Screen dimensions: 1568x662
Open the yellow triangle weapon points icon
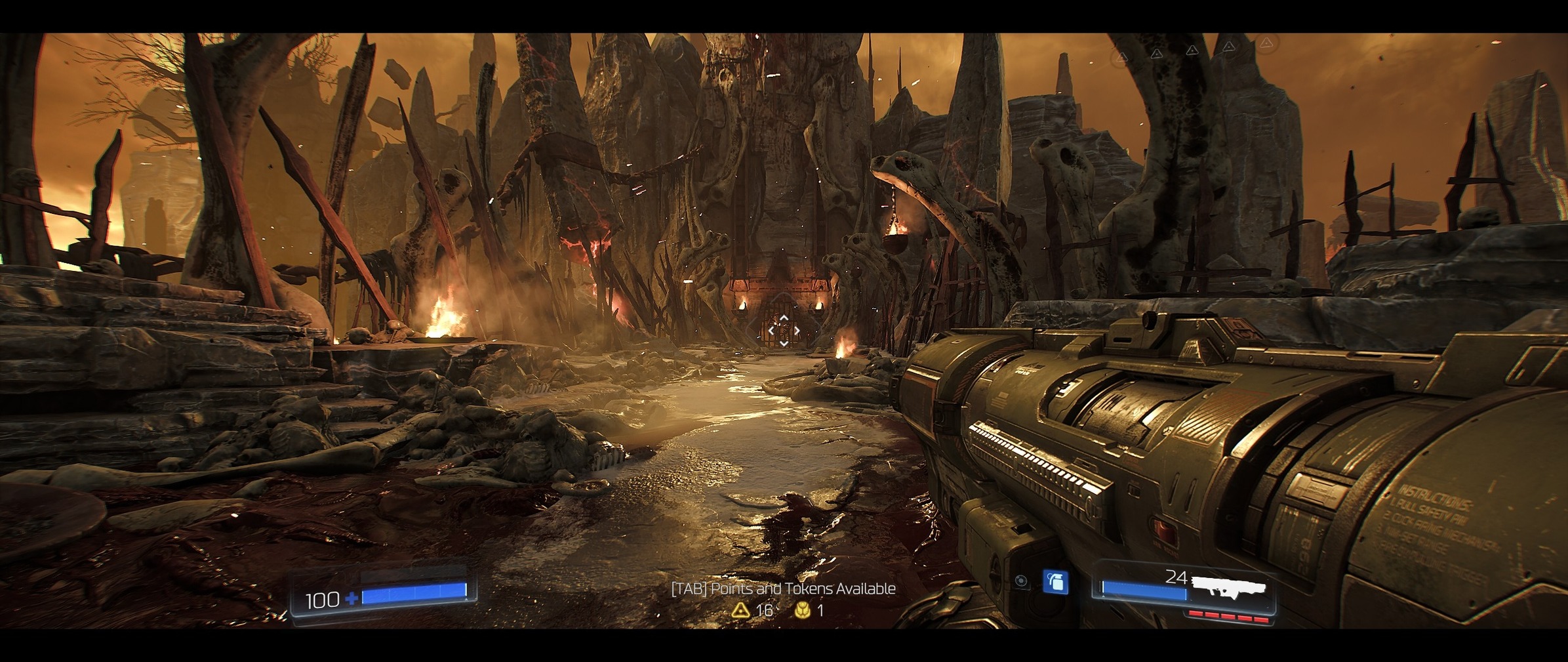(740, 610)
